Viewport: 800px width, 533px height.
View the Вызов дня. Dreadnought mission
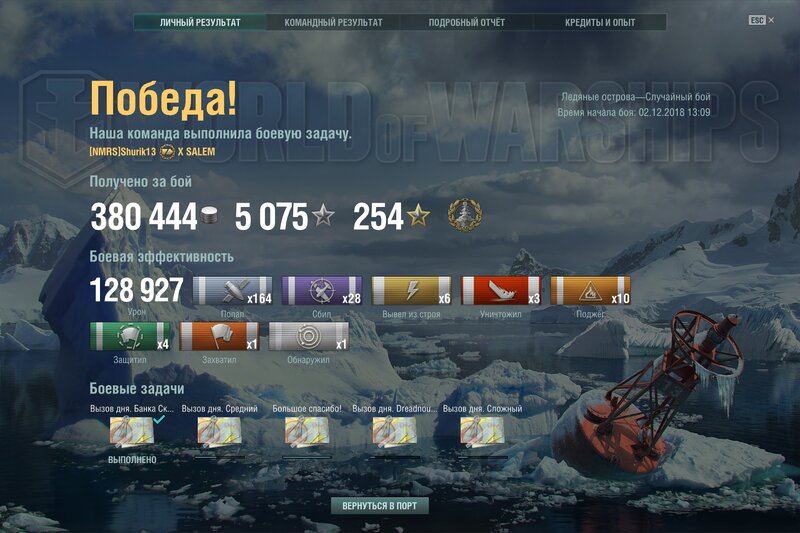coord(394,432)
